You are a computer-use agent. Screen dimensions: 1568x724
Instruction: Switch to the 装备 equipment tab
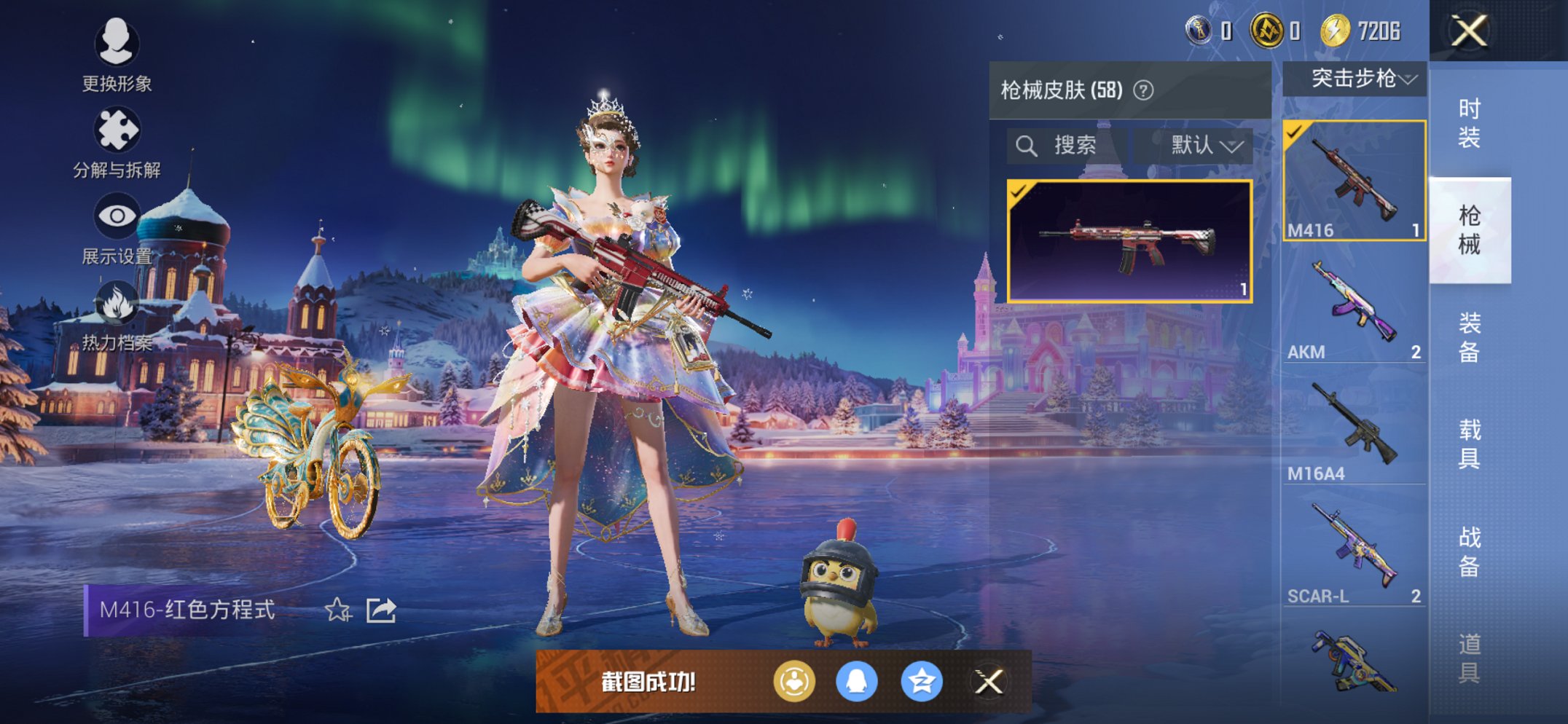[1469, 337]
